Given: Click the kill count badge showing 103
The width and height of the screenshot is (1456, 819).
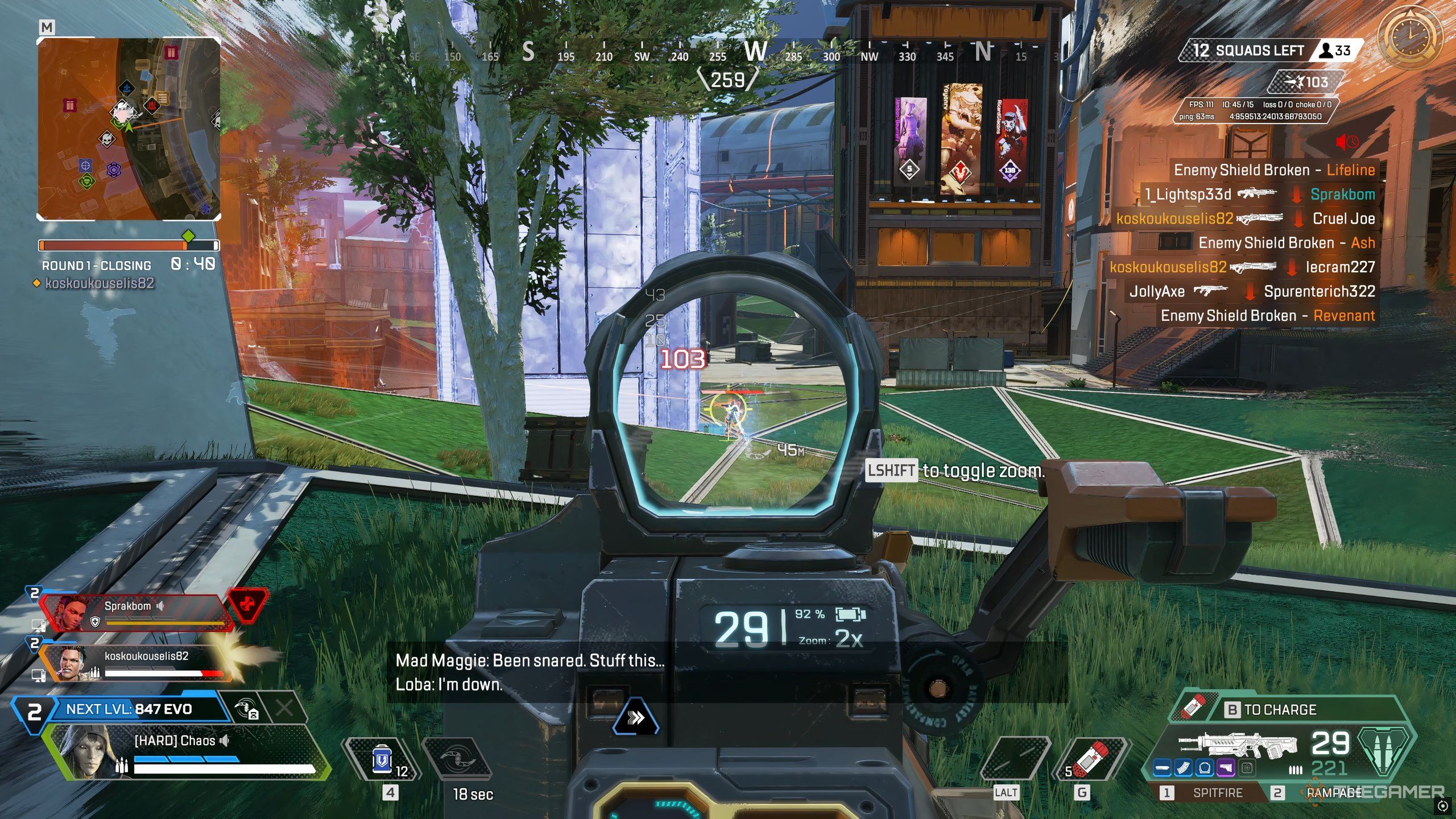Looking at the screenshot, I should pyautogui.click(x=1309, y=82).
